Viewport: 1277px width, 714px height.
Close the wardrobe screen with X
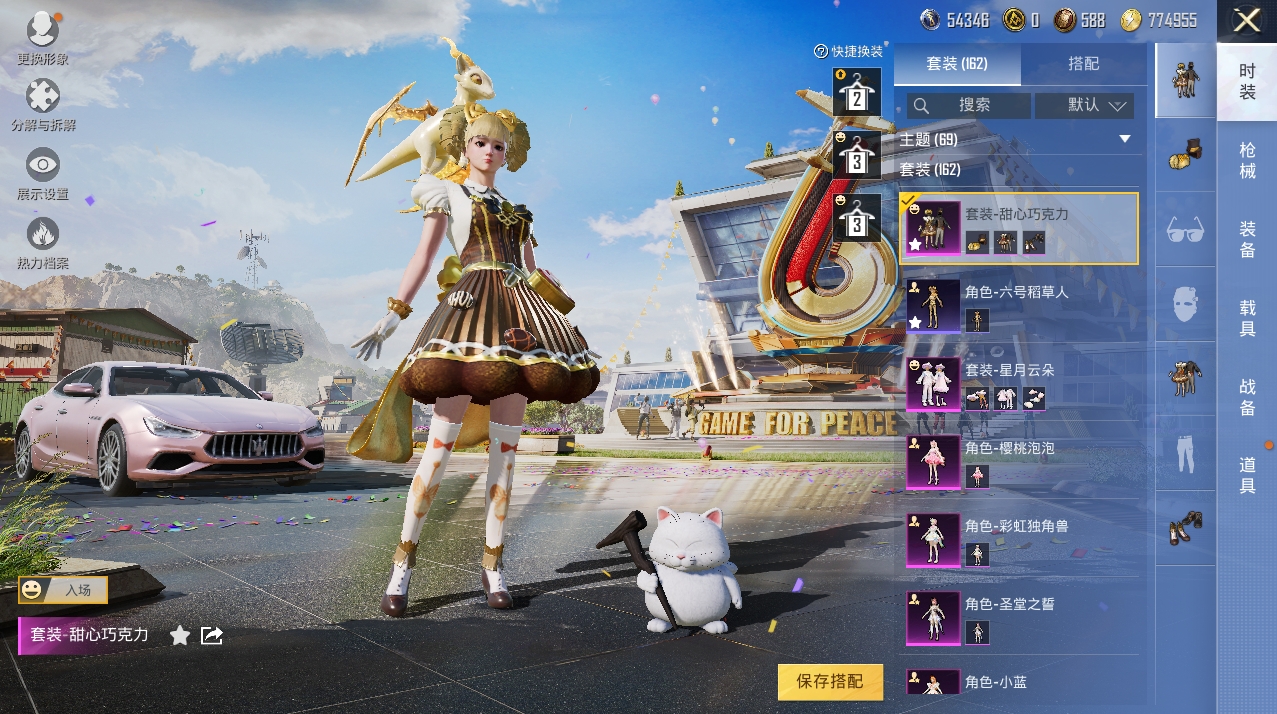(1246, 21)
